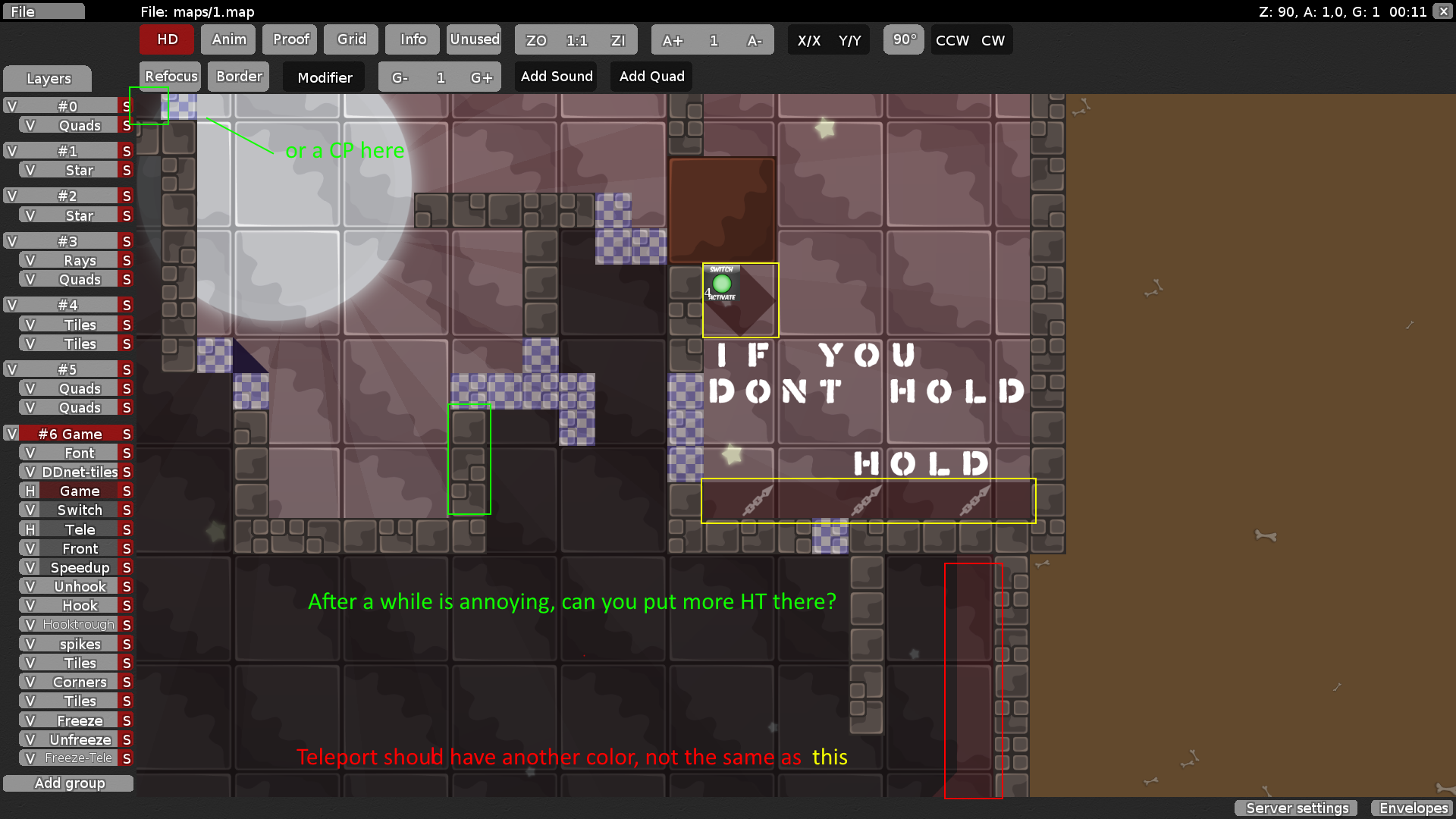Open Server settings
This screenshot has width=1456, height=819.
[1296, 808]
